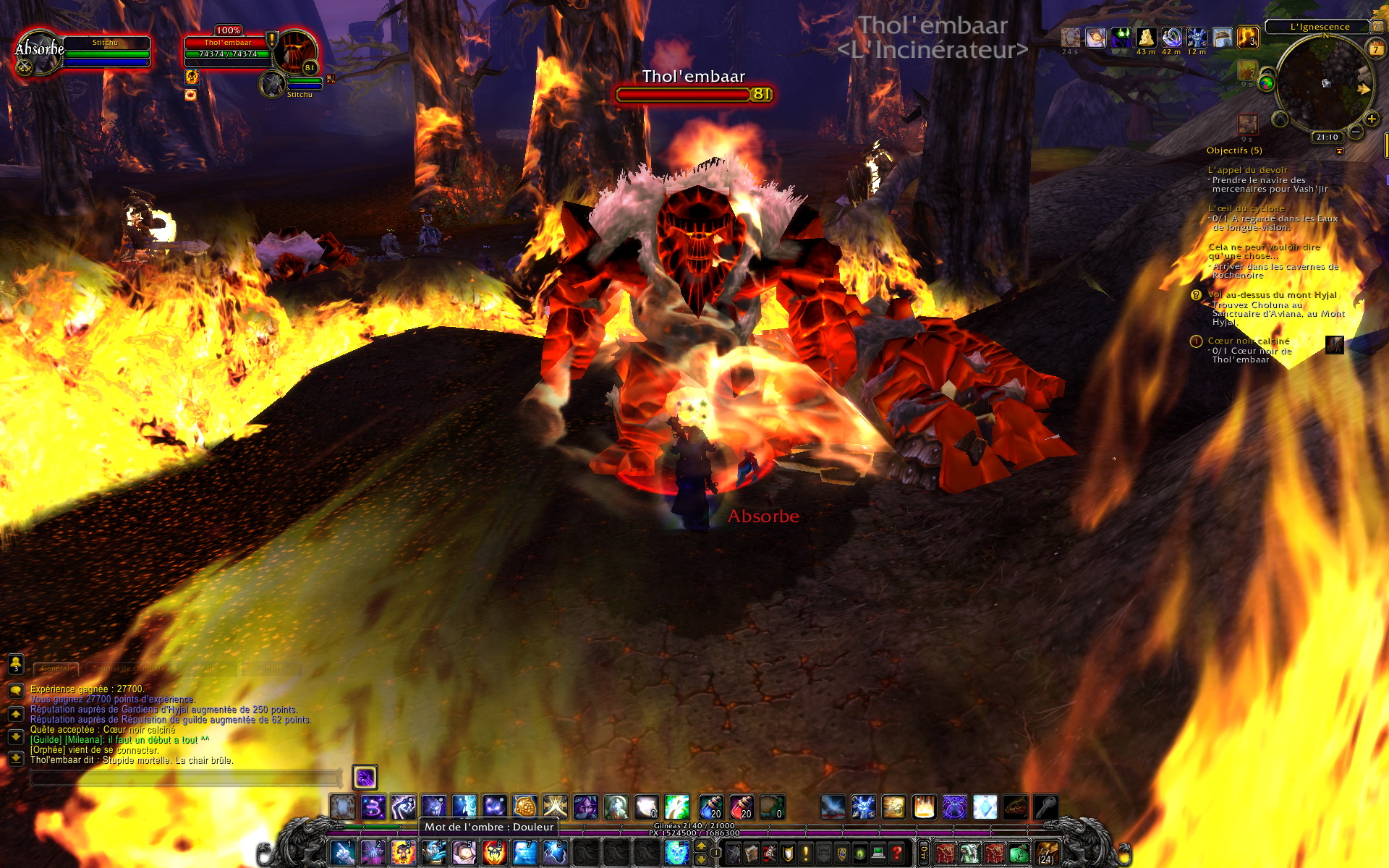Open the friends list button showing 3
The width and height of the screenshot is (1389, 868).
[15, 663]
